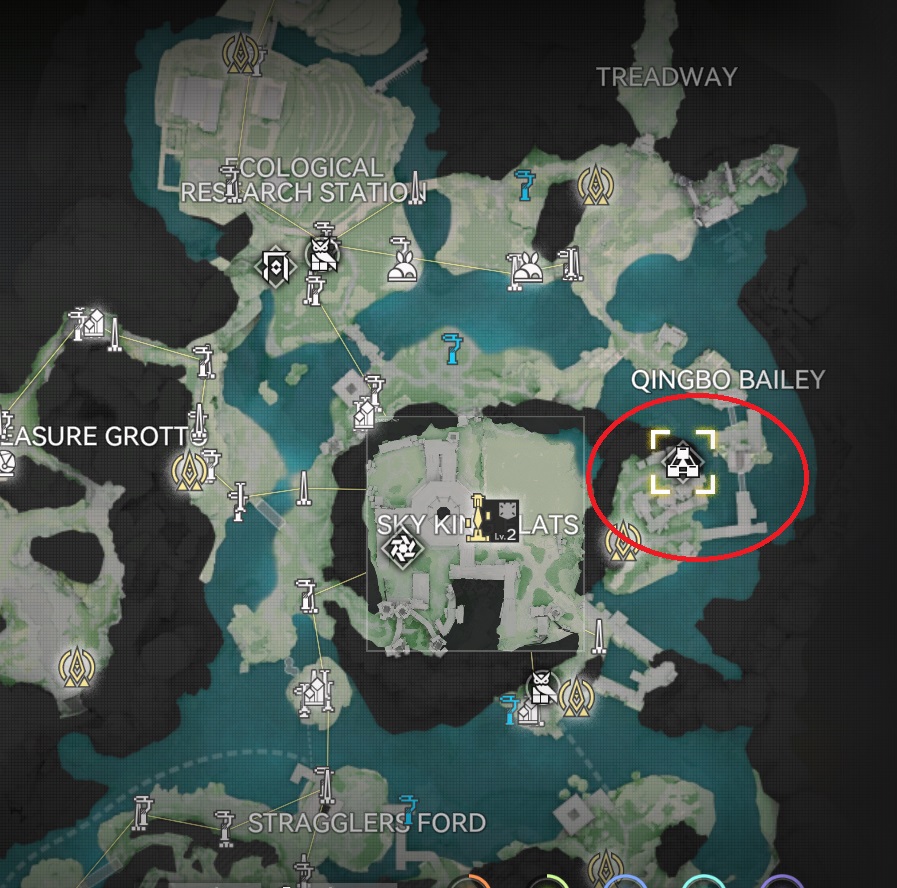Viewport: 897px width, 888px height.
Task: Choose the owl marker south of Sky King Flats
Action: pos(541,688)
